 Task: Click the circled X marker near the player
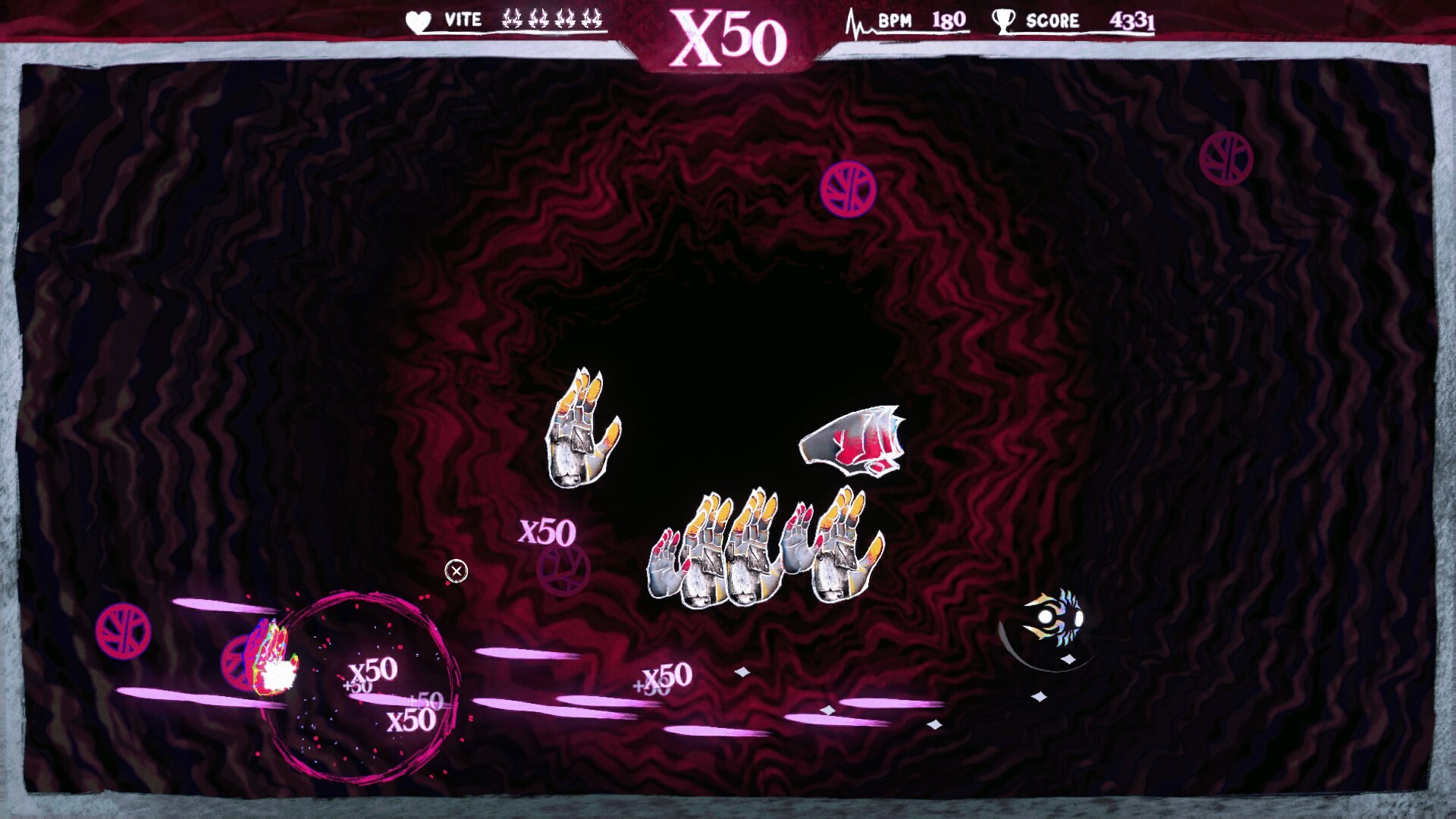458,570
